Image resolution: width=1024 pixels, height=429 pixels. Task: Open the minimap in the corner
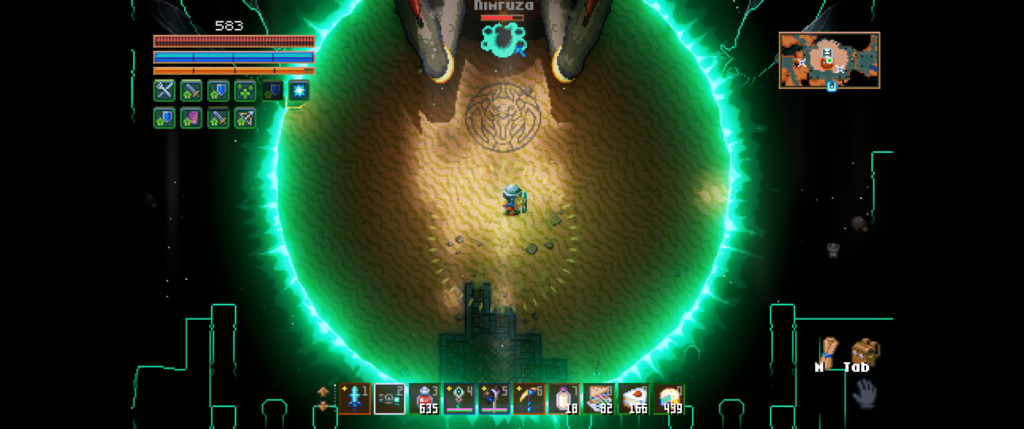point(829,59)
